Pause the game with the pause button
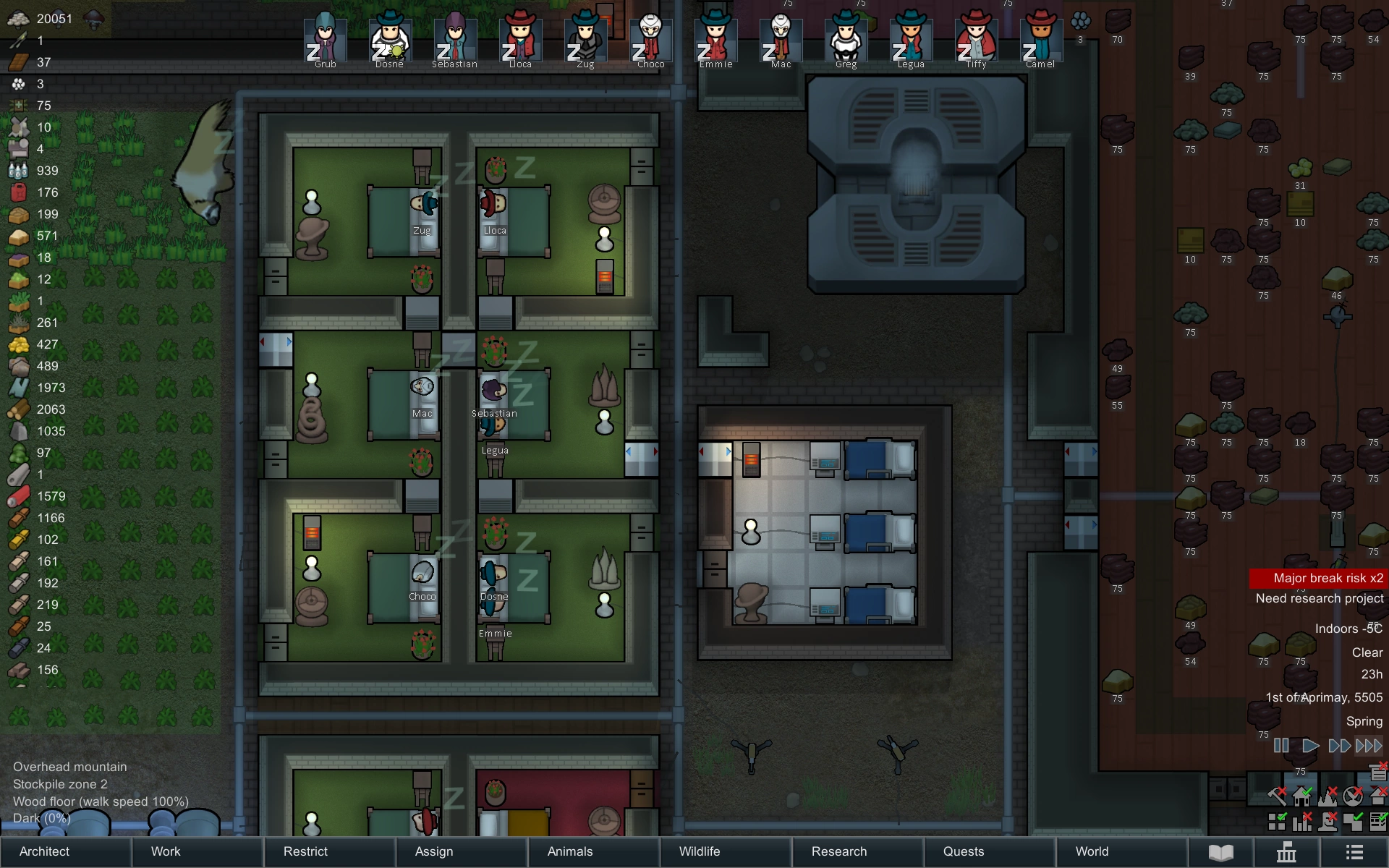The image size is (1389, 868). (x=1281, y=746)
